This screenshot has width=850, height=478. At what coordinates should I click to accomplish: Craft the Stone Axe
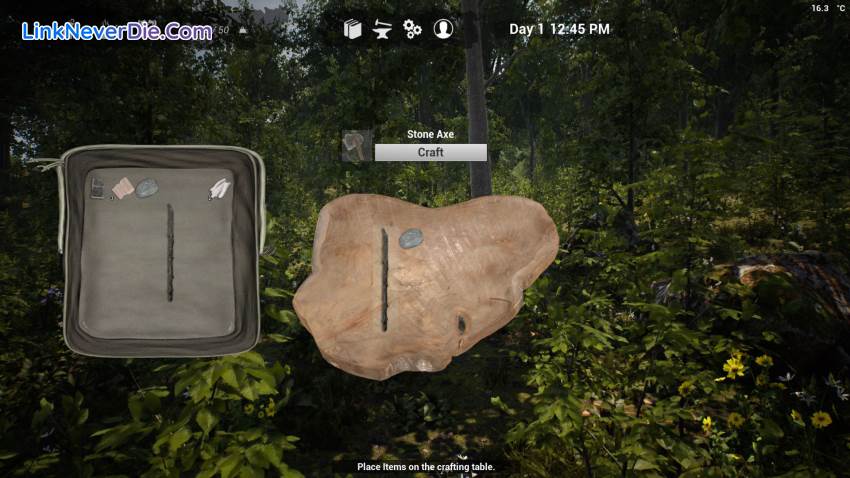pos(430,153)
